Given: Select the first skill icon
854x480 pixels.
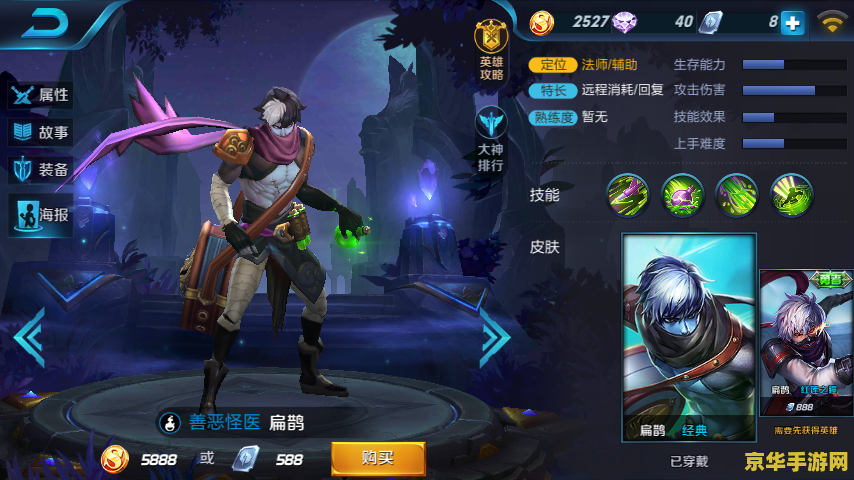Looking at the screenshot, I should [628, 194].
